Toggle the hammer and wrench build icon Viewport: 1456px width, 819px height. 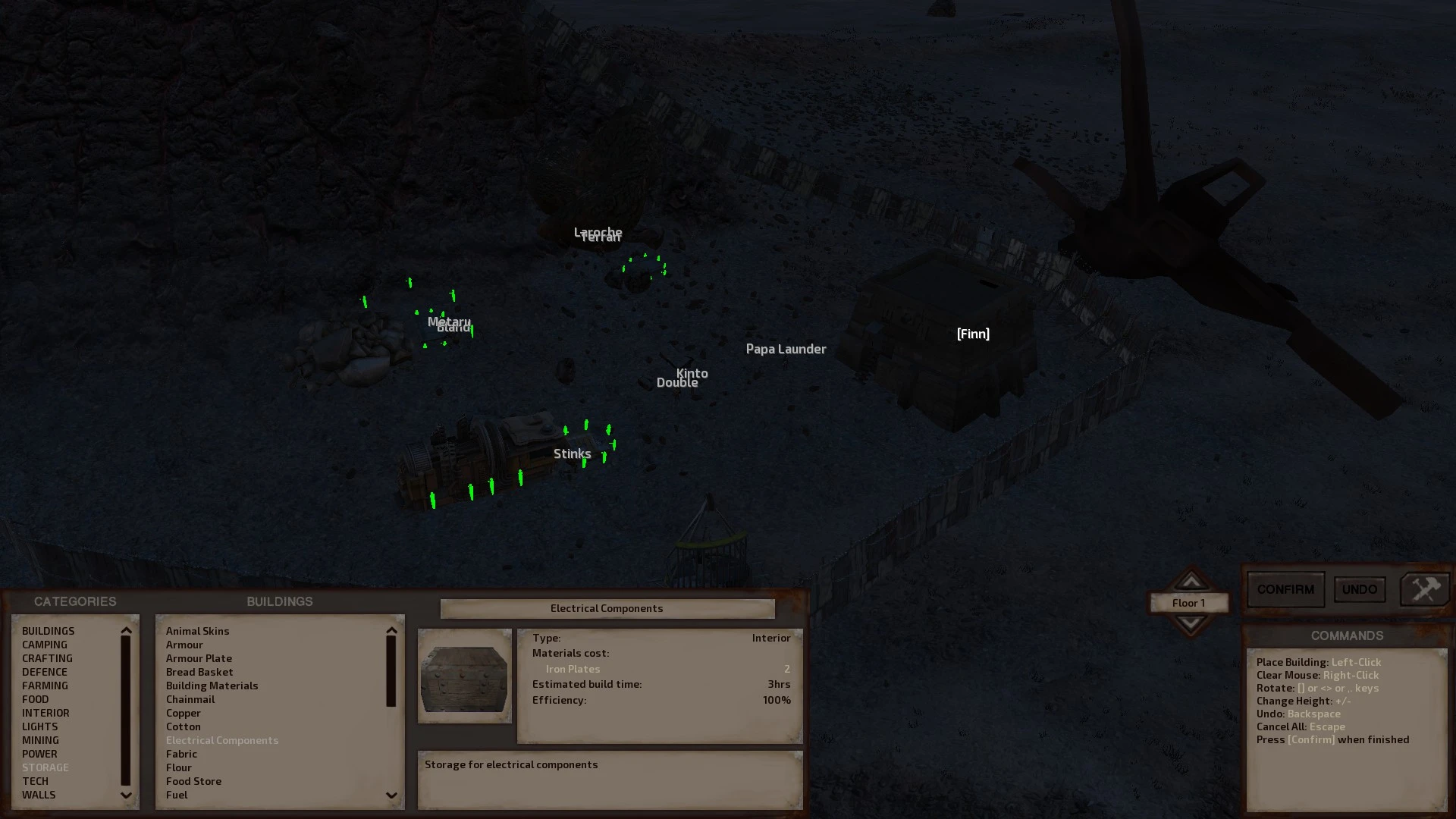tap(1424, 589)
